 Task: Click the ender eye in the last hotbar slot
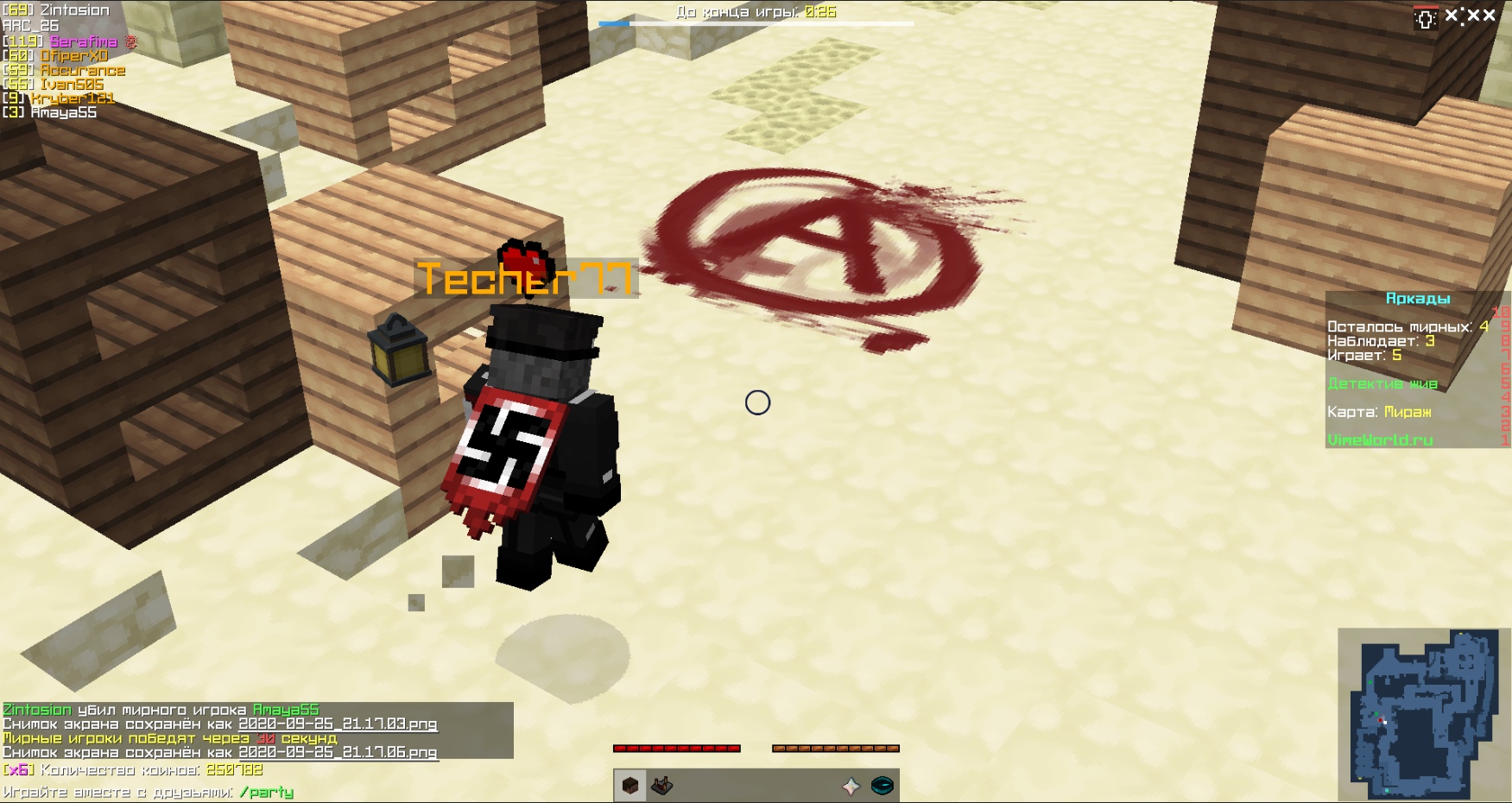click(882, 785)
